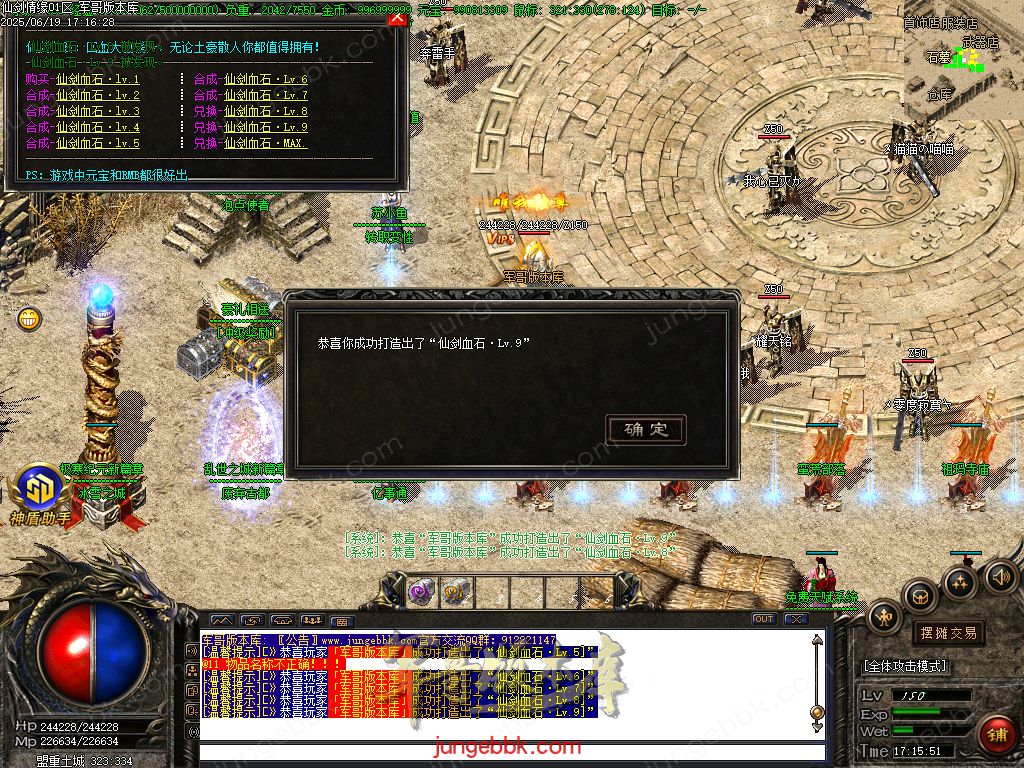The width and height of the screenshot is (1024, 768).
Task: Close the 仙剑血石 NPC panel with the red X
Action: coord(397,17)
